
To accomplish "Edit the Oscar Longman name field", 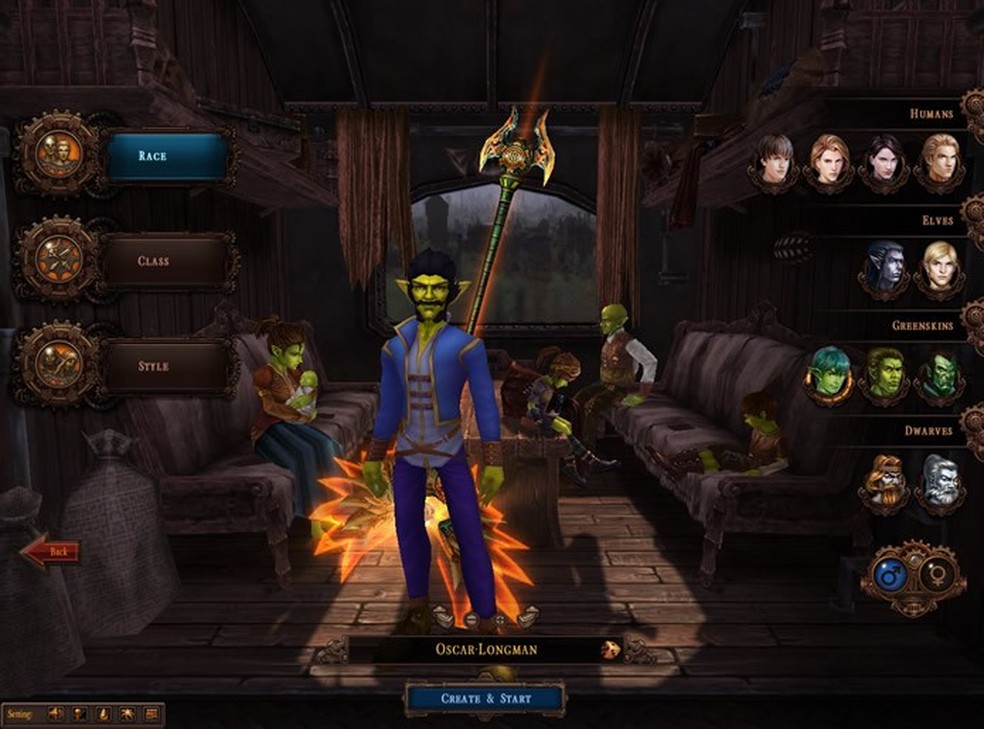I will pyautogui.click(x=471, y=650).
